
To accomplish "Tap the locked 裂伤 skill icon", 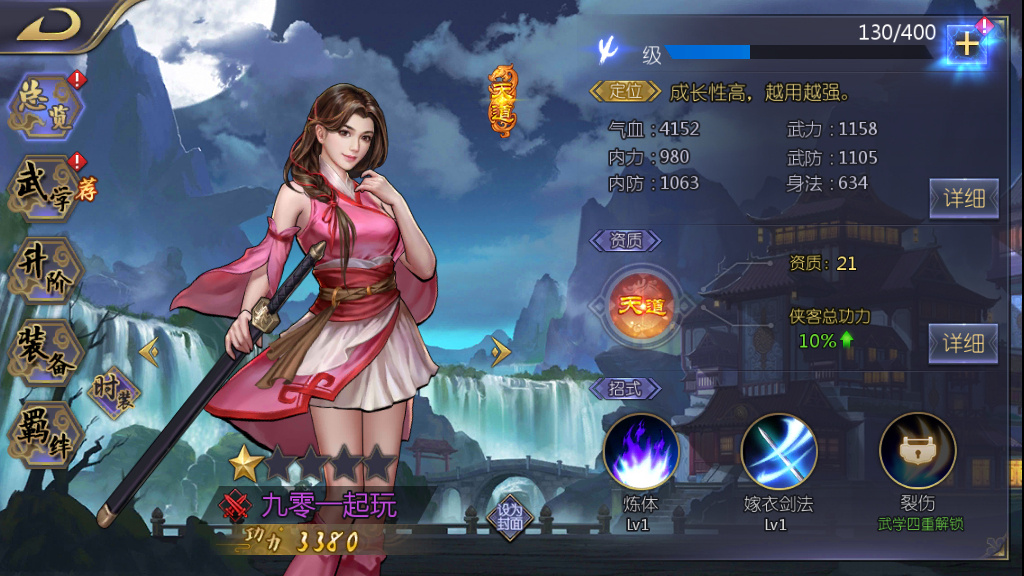I will [x=917, y=451].
